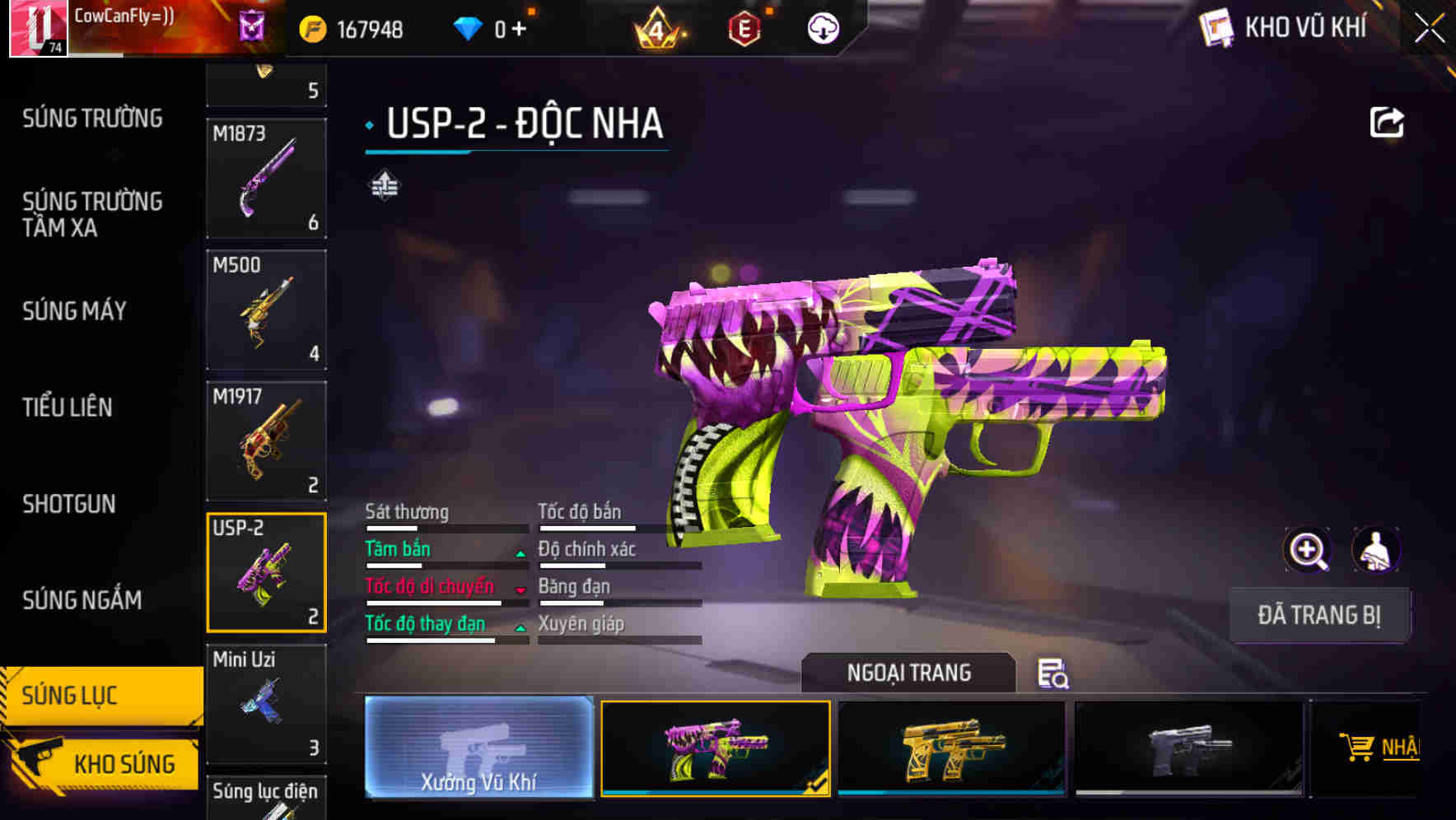The image size is (1456, 820).
Task: Open the NGOẠI TRANG tab
Action: 909,673
